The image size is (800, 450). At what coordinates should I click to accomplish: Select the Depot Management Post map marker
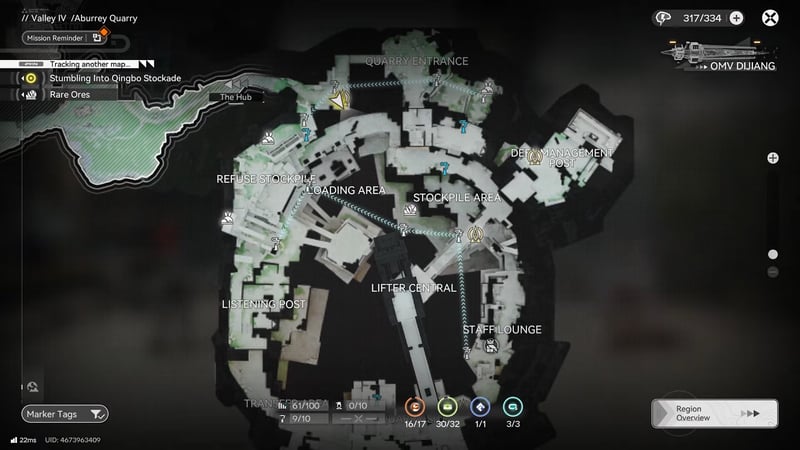coord(533,155)
